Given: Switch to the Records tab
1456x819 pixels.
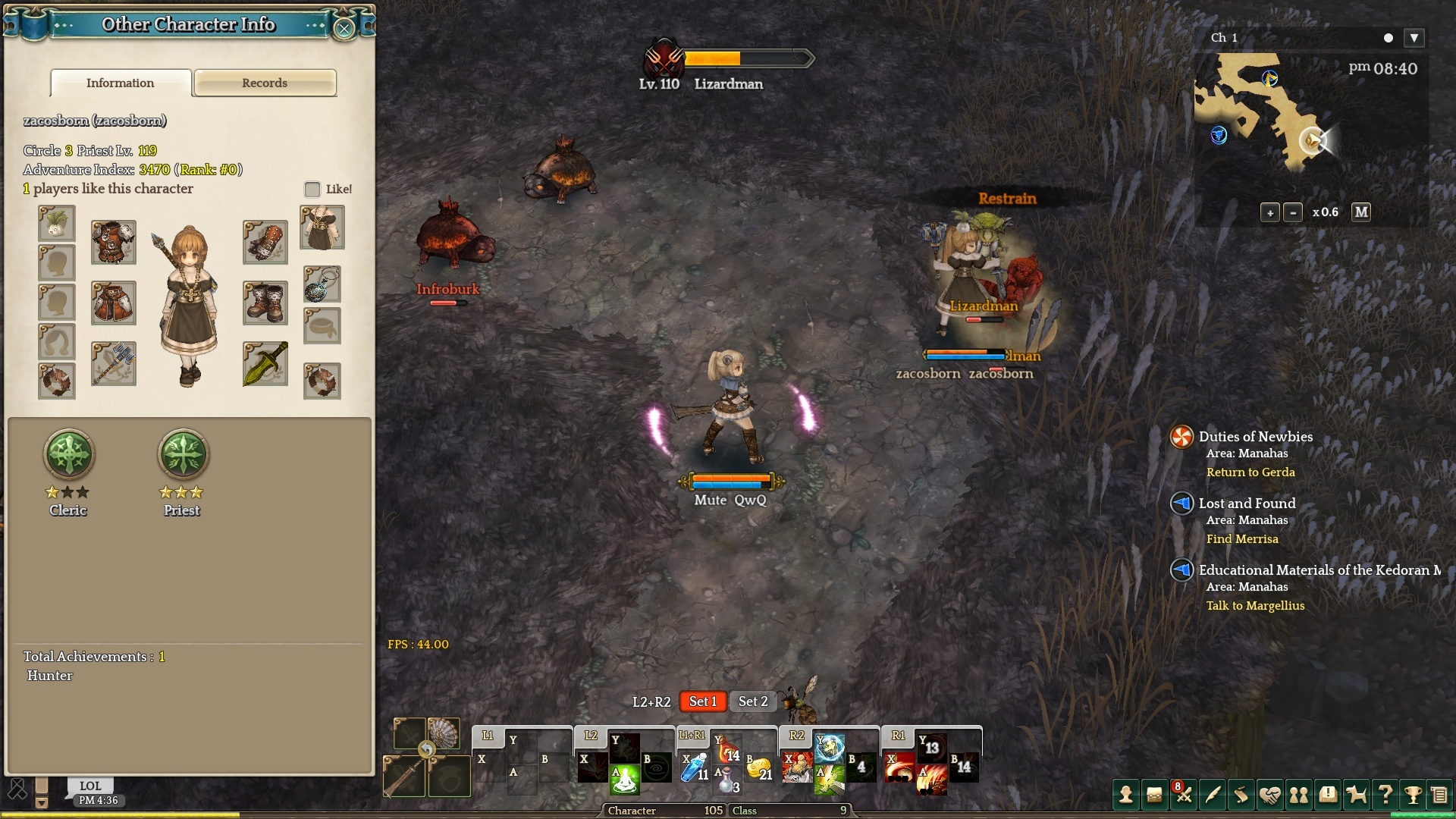Looking at the screenshot, I should click(x=265, y=83).
